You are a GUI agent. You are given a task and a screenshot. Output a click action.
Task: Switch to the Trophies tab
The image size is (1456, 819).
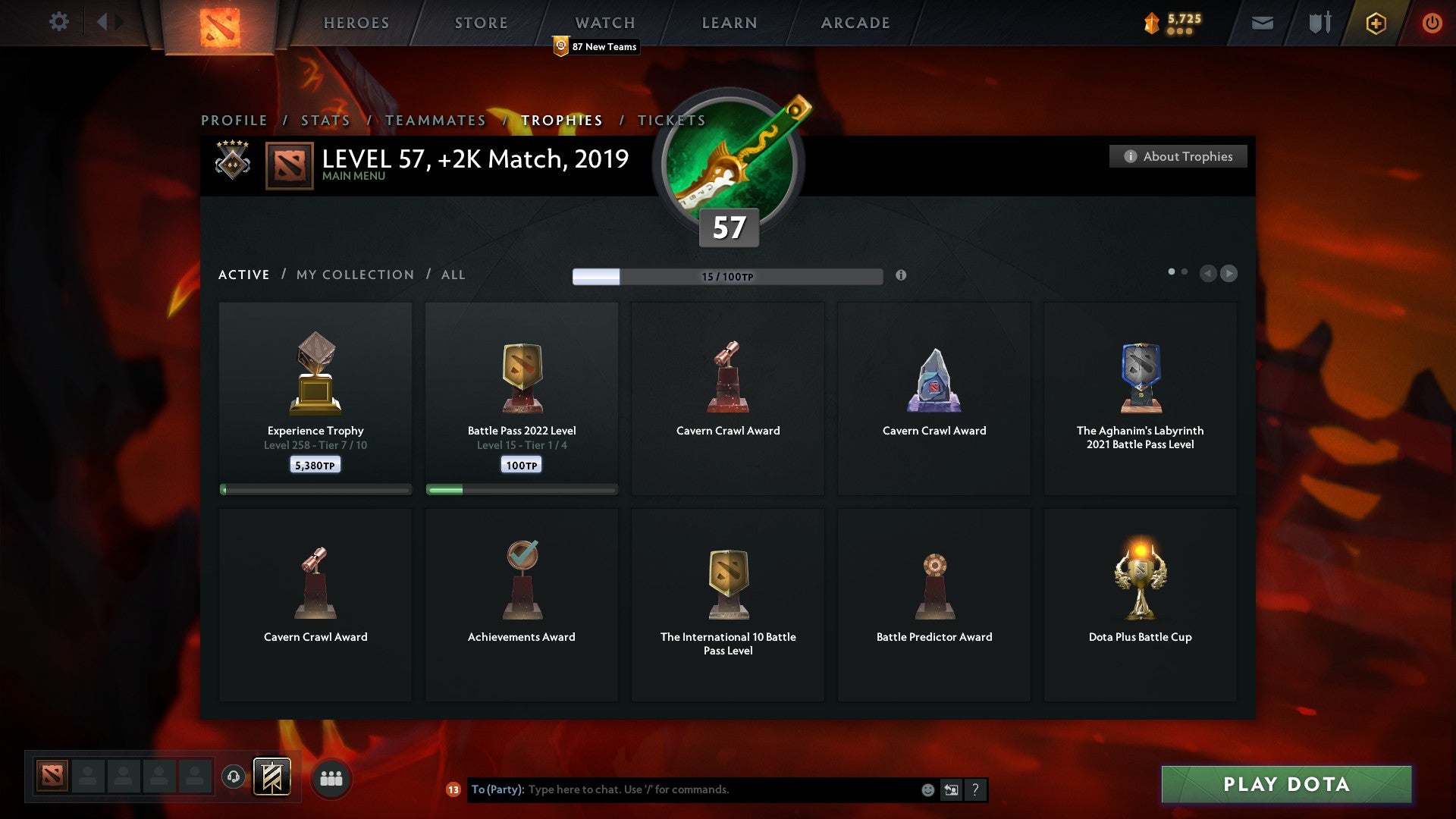(x=561, y=120)
